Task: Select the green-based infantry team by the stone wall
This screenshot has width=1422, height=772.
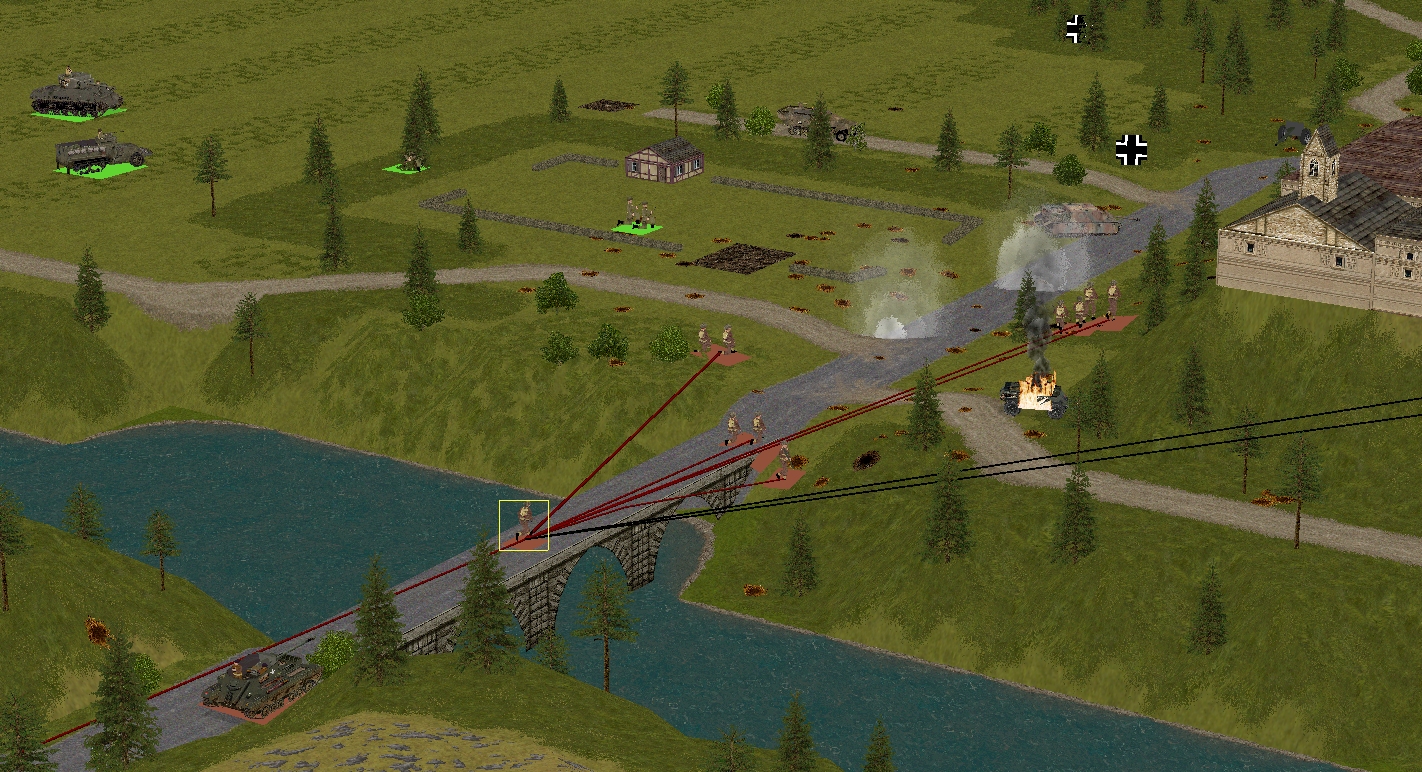Action: pyautogui.click(x=638, y=217)
